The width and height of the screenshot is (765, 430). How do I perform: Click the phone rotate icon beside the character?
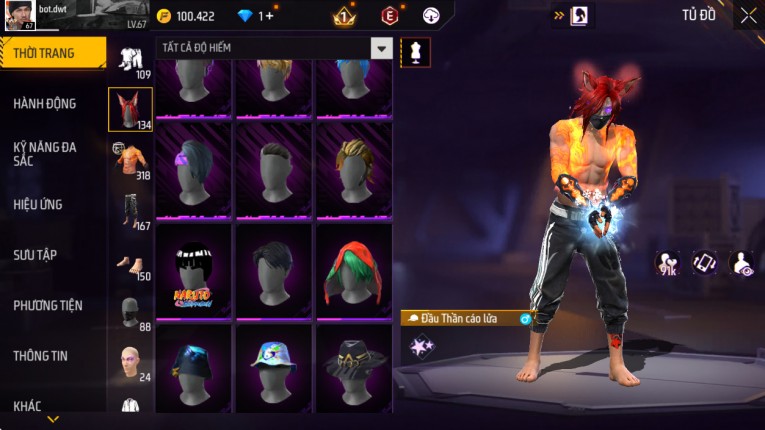705,263
